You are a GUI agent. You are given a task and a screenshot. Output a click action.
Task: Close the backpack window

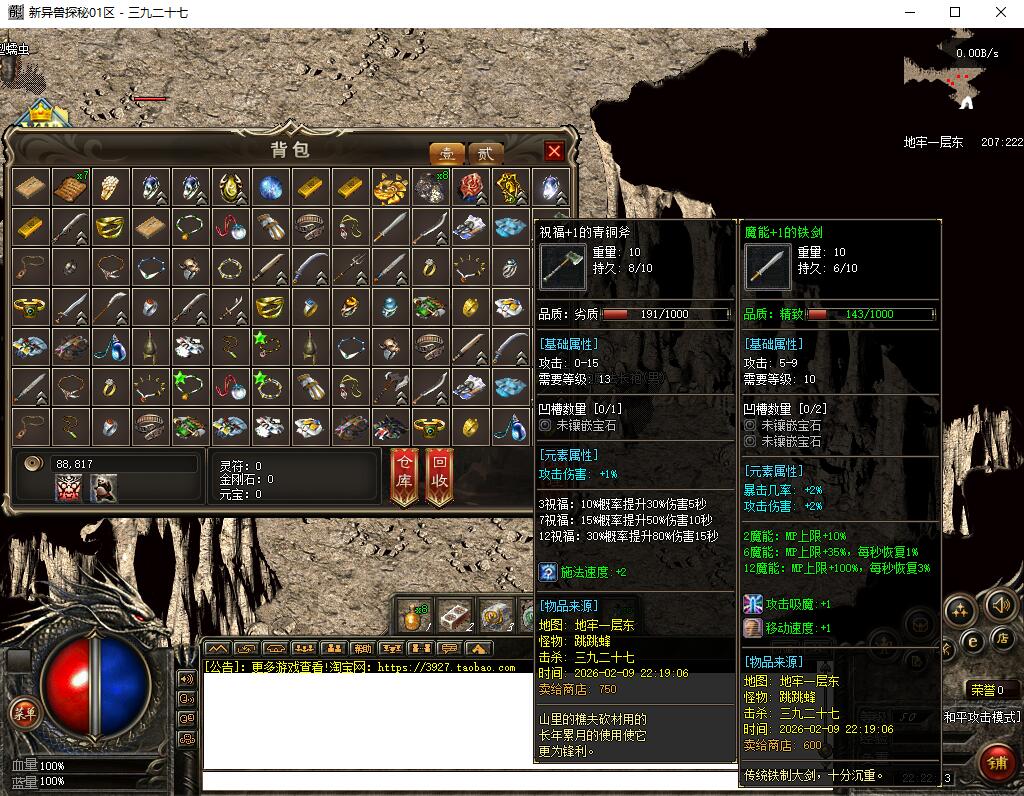click(554, 151)
